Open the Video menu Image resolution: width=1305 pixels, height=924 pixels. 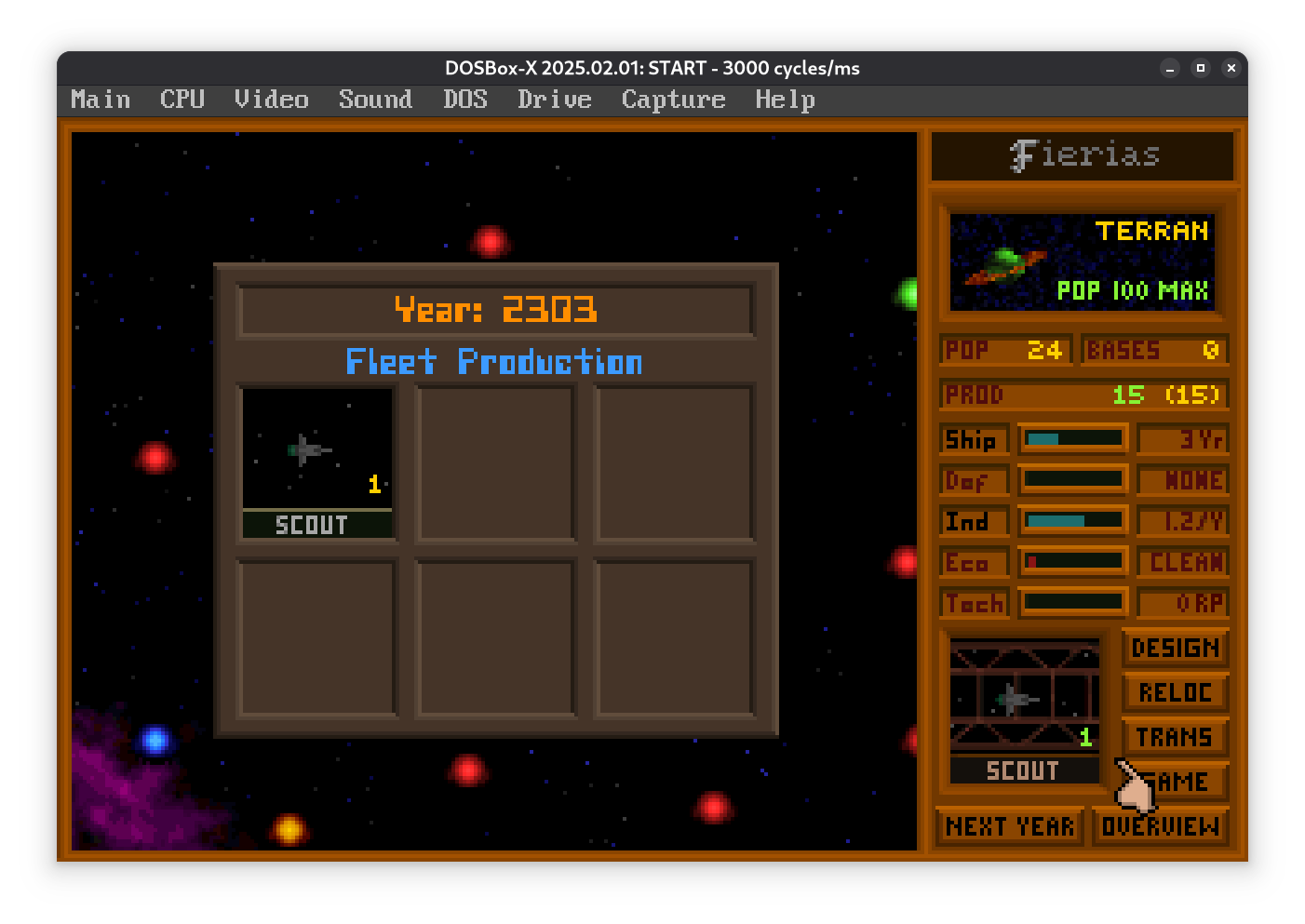point(271,100)
